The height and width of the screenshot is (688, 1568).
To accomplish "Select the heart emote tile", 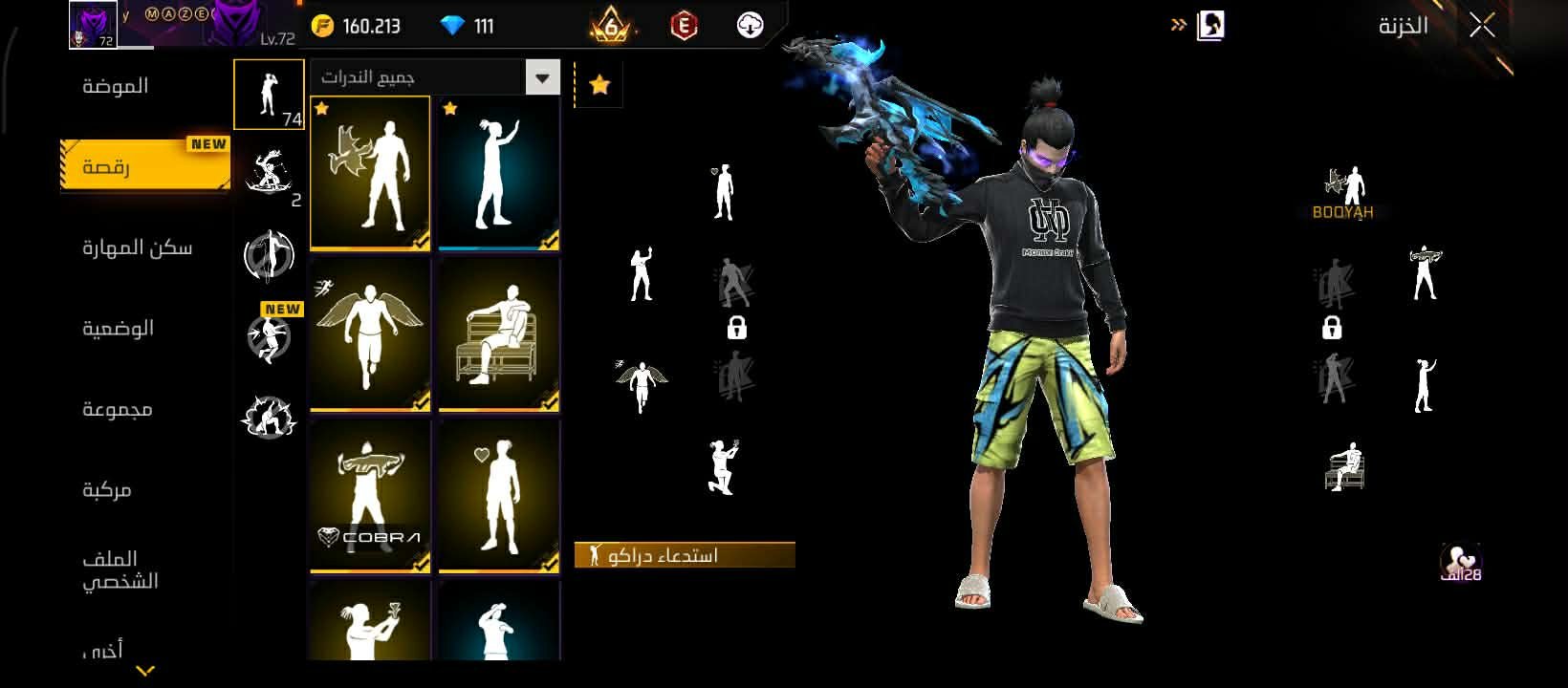I will click(x=498, y=495).
